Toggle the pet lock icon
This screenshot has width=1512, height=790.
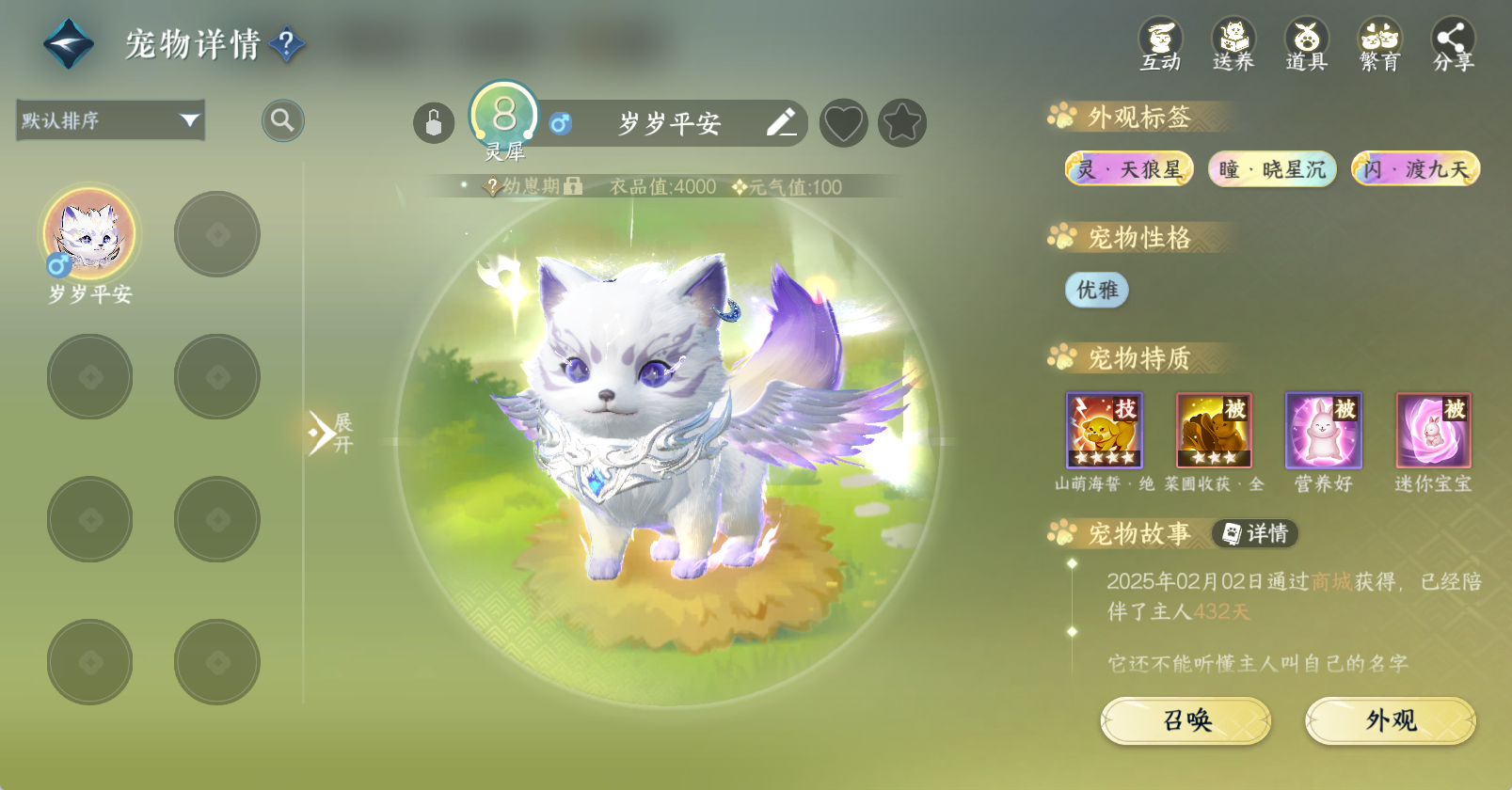tap(434, 123)
